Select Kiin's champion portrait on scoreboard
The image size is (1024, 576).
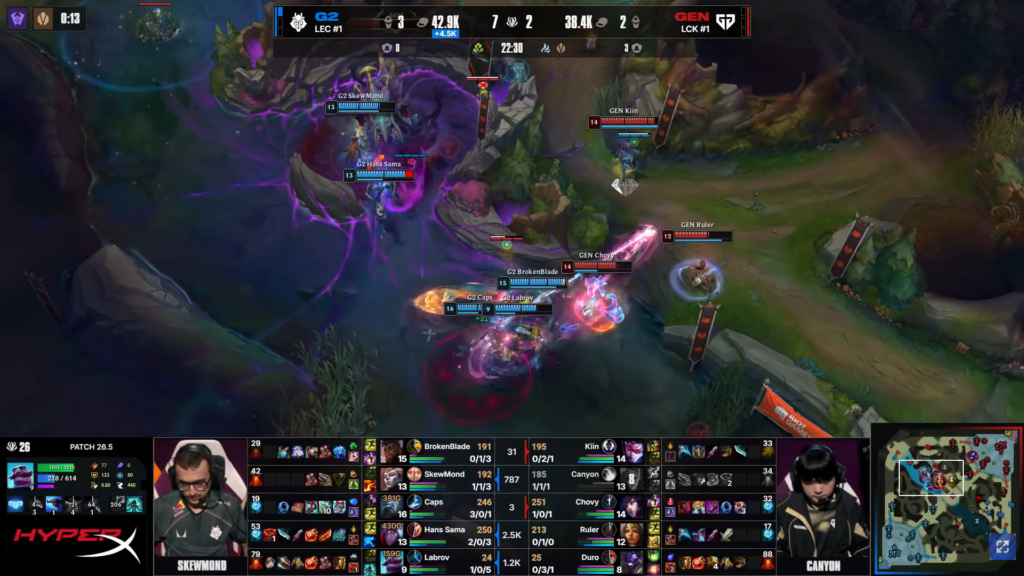[633, 451]
